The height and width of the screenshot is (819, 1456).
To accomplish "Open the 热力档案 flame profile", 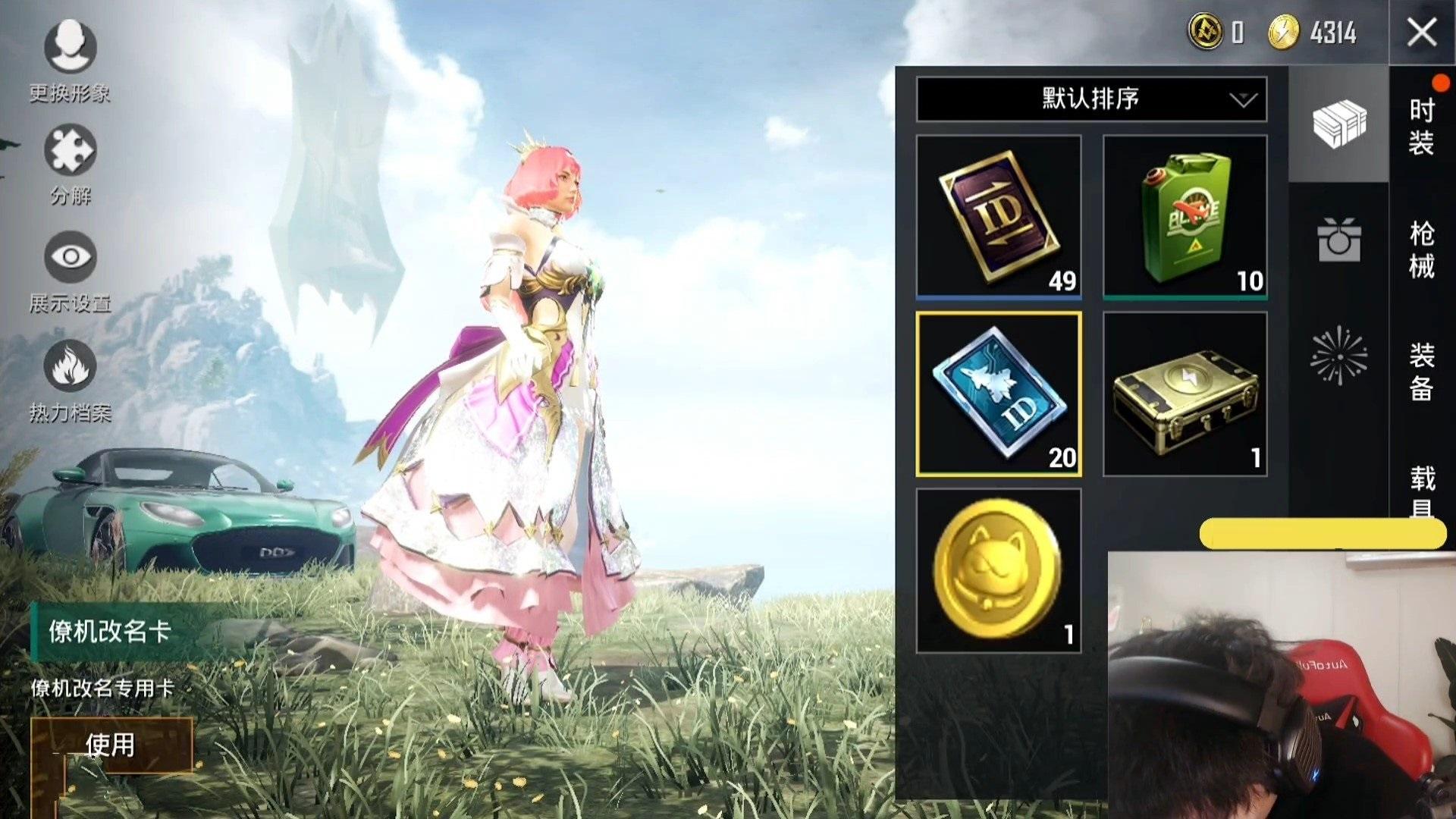I will pos(70,366).
